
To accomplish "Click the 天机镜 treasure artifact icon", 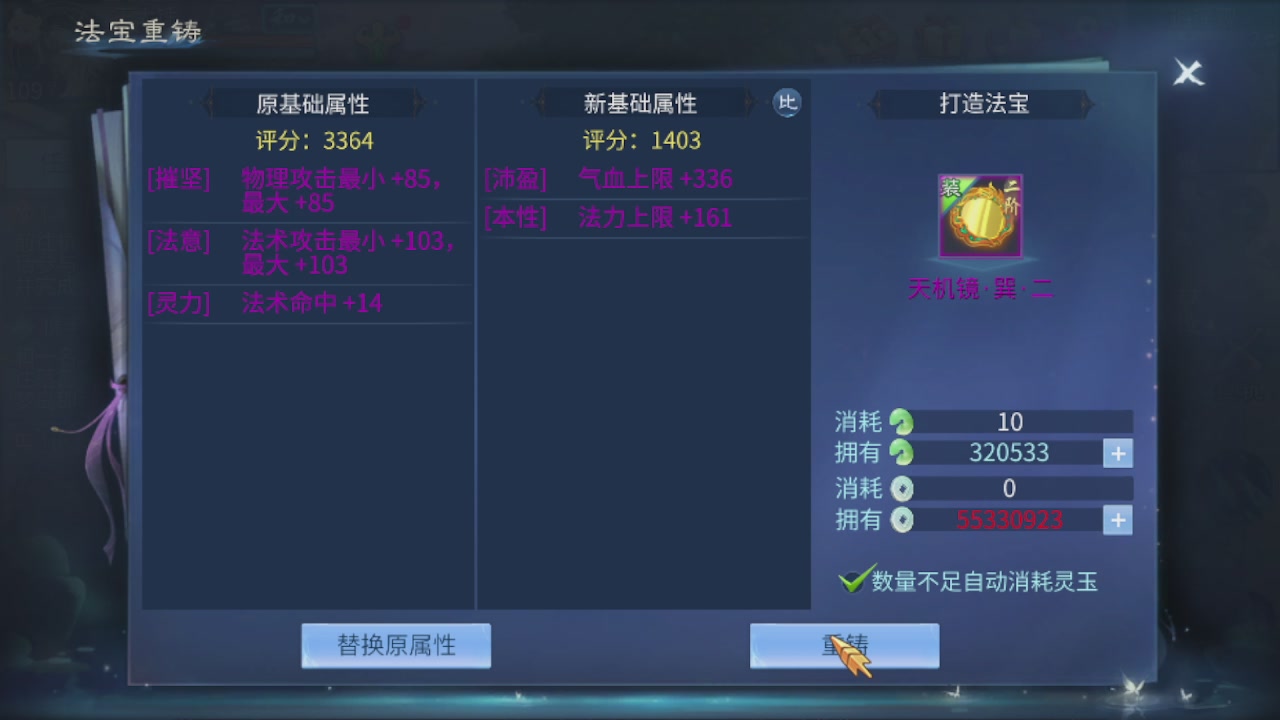I will pos(979,215).
